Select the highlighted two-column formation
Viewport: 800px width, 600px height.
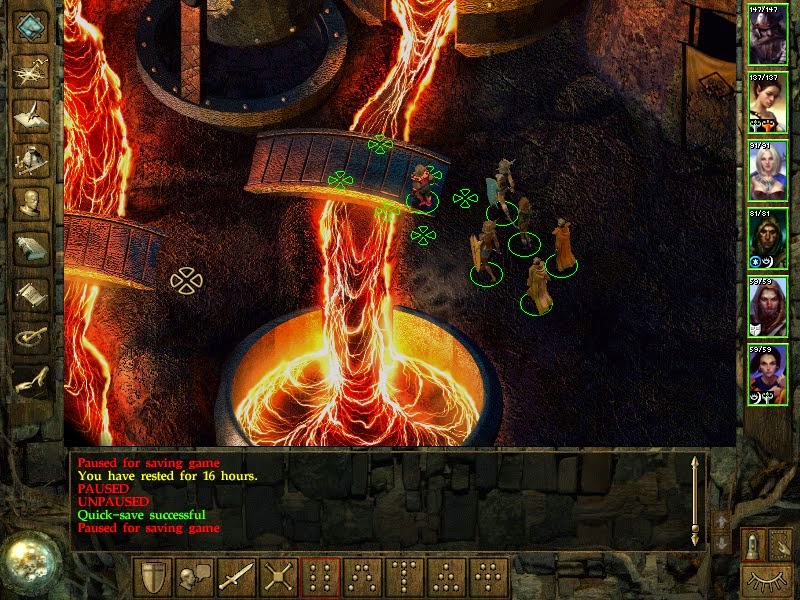pyautogui.click(x=321, y=578)
